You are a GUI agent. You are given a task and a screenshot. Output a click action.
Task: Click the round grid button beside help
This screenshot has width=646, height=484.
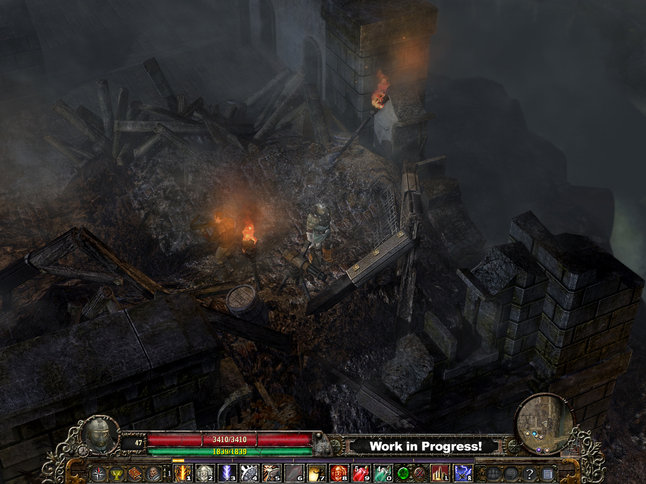[512, 473]
